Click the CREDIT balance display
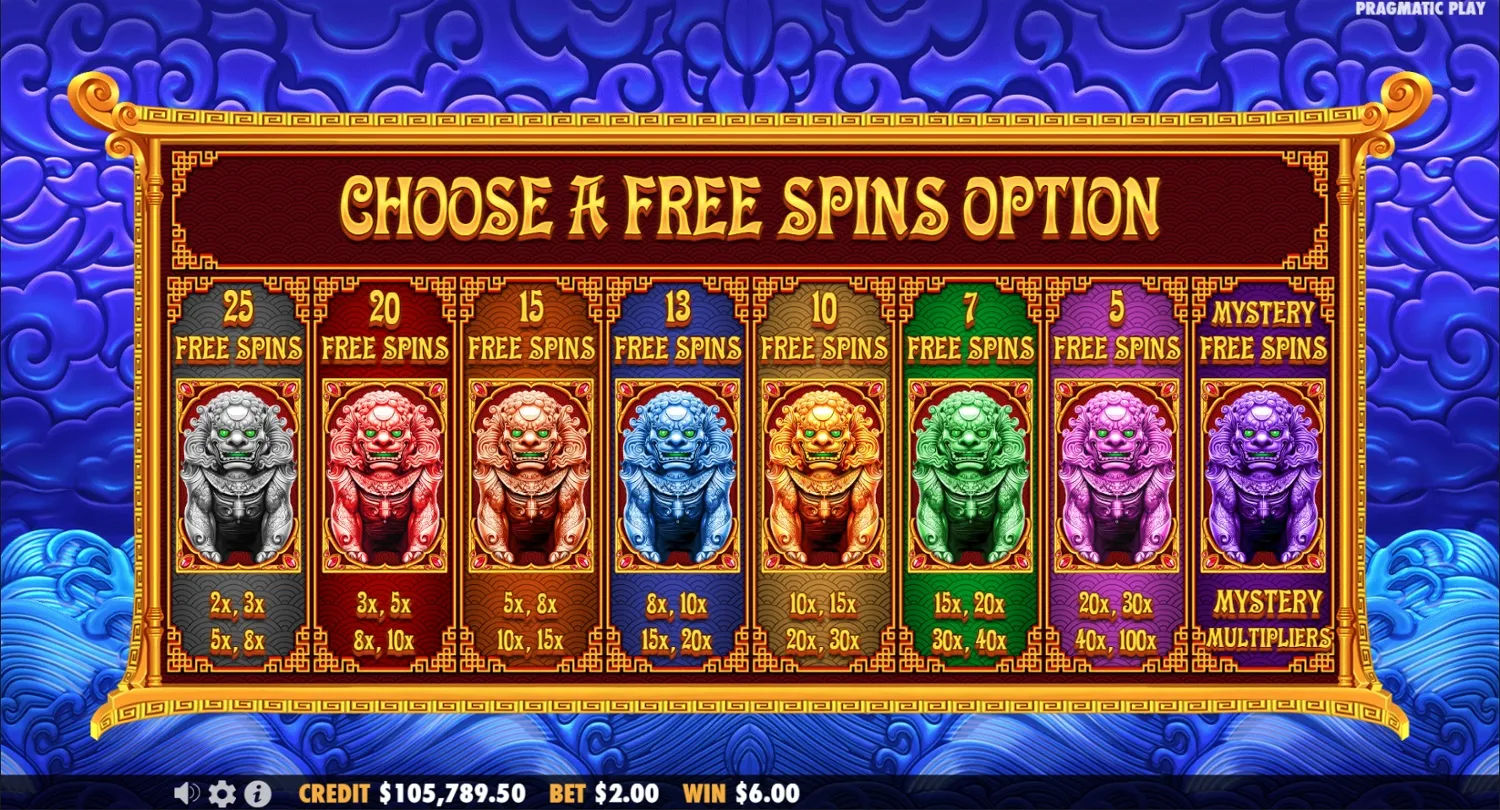 (x=410, y=793)
